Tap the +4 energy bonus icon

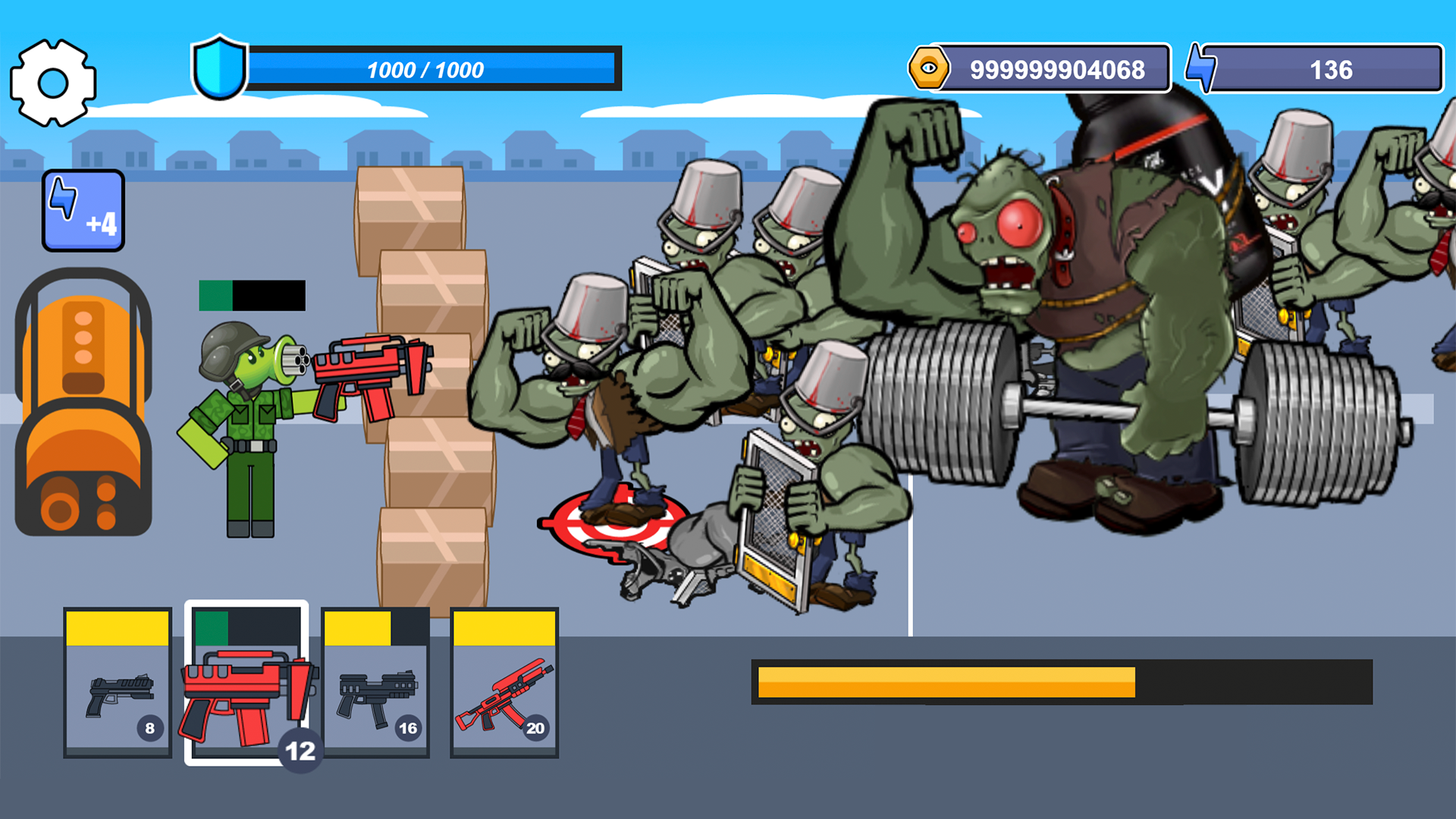click(x=82, y=210)
